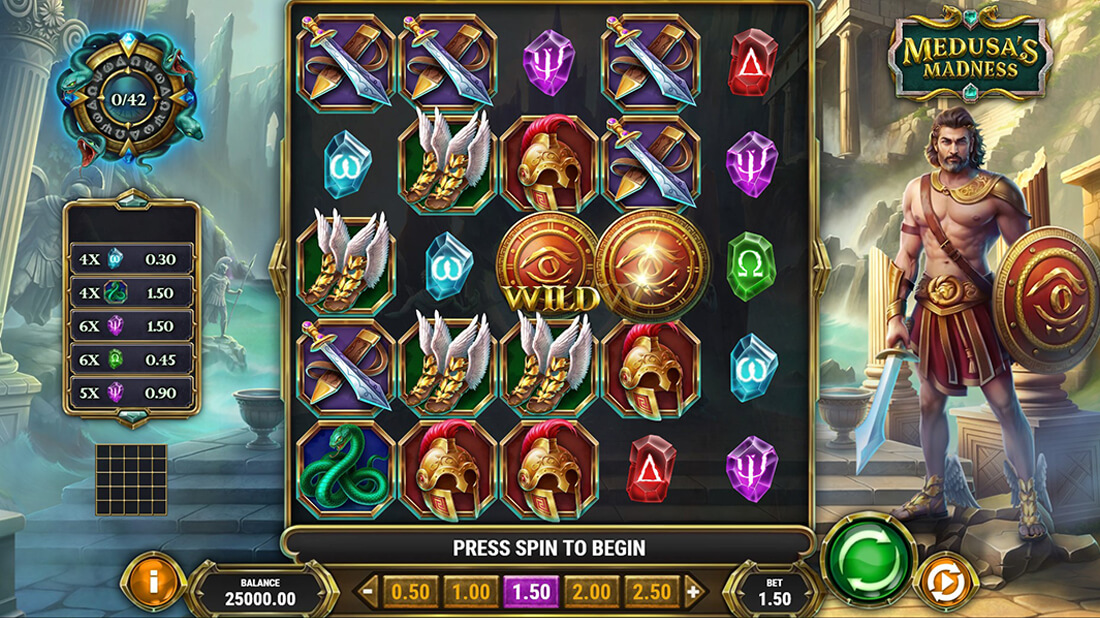
Task: Open the orange autoplay button
Action: [x=945, y=583]
